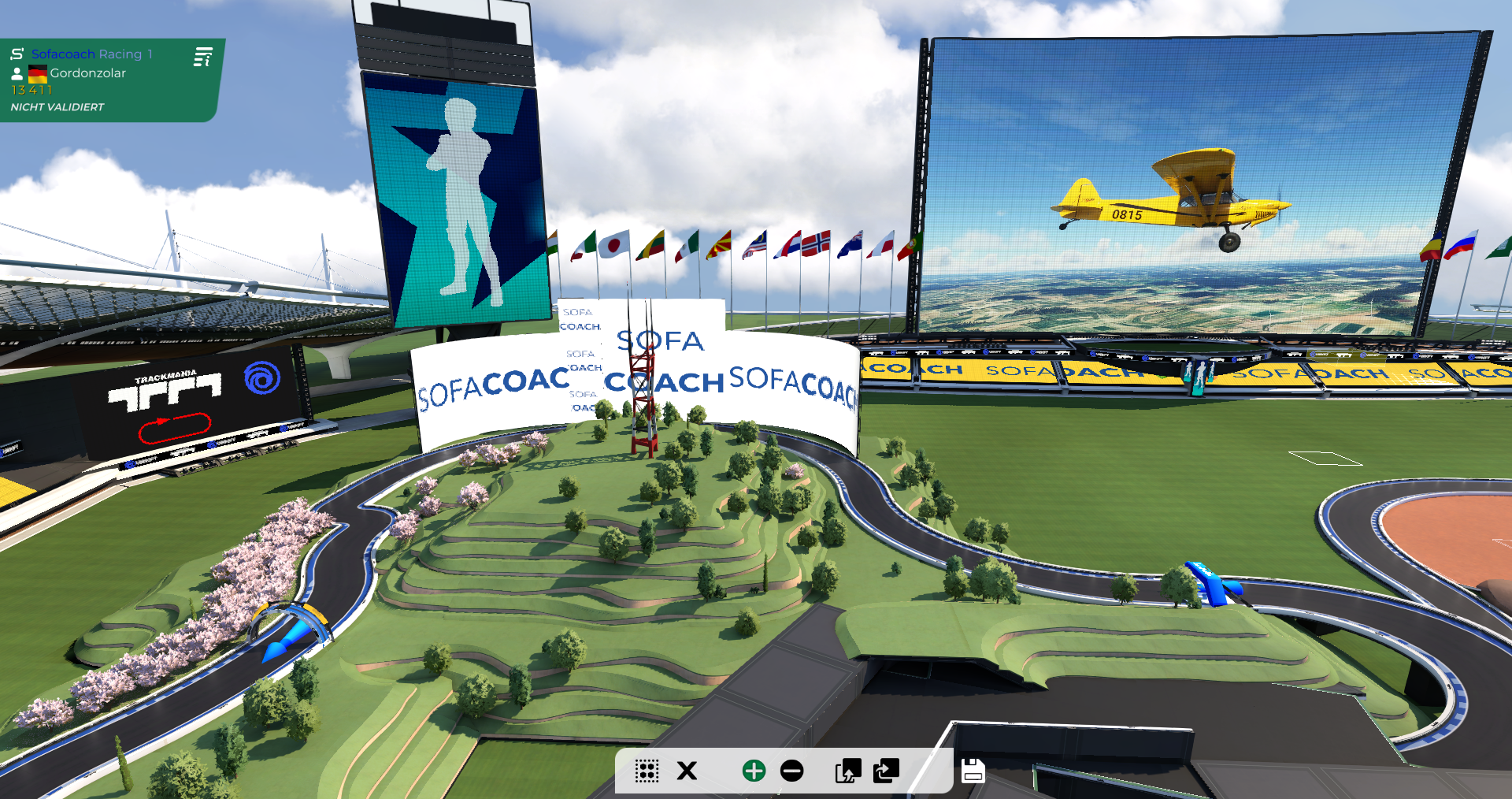Close selection with the X button
The width and height of the screenshot is (1512, 799).
(x=687, y=771)
